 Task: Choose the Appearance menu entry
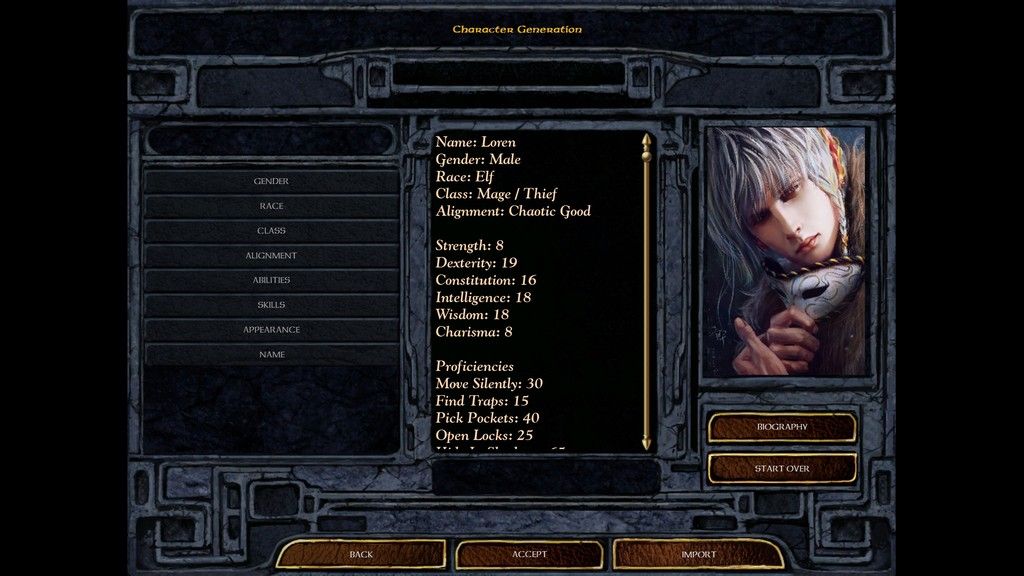[x=271, y=330]
